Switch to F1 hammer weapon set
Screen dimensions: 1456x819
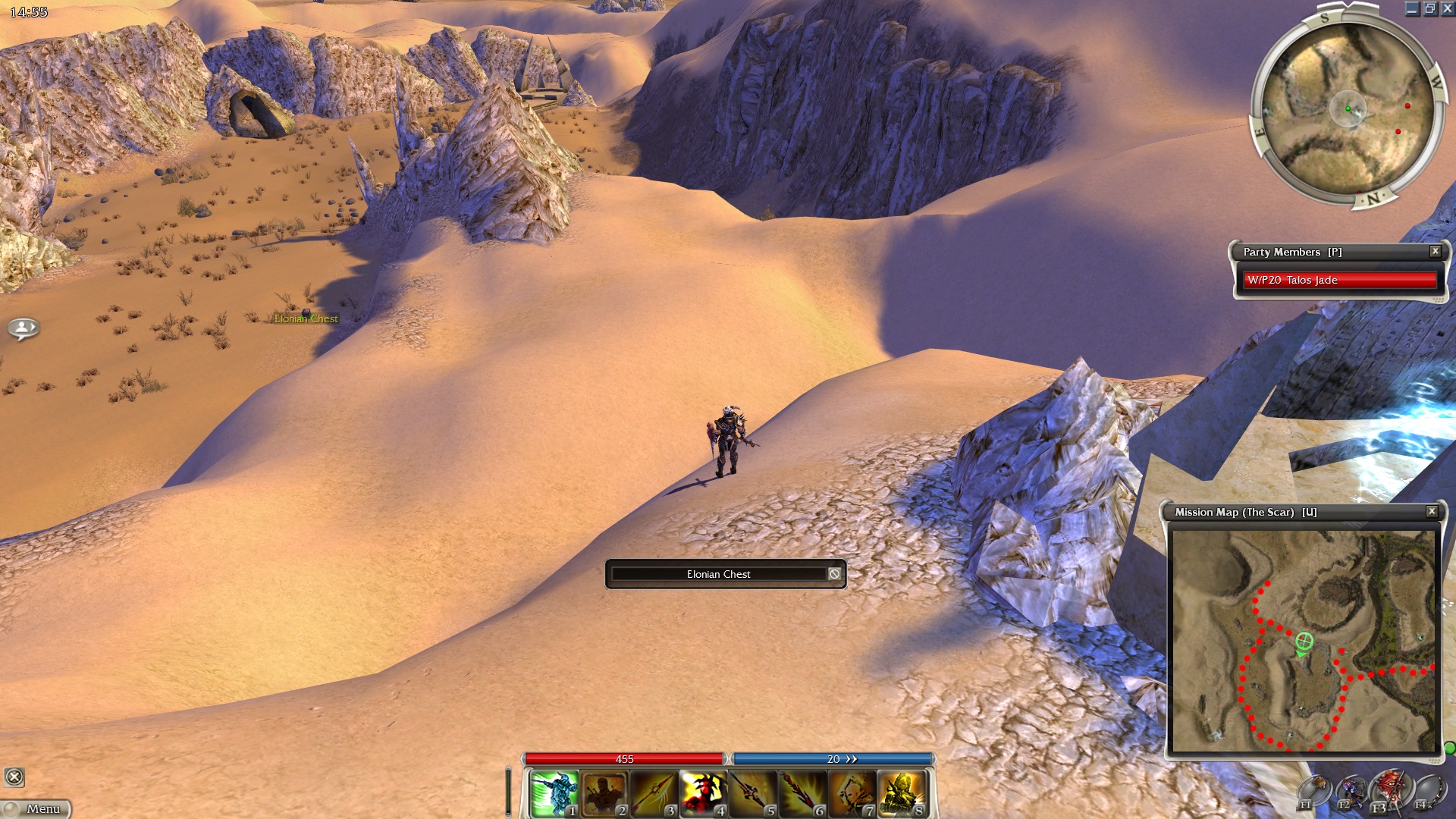[x=1314, y=792]
